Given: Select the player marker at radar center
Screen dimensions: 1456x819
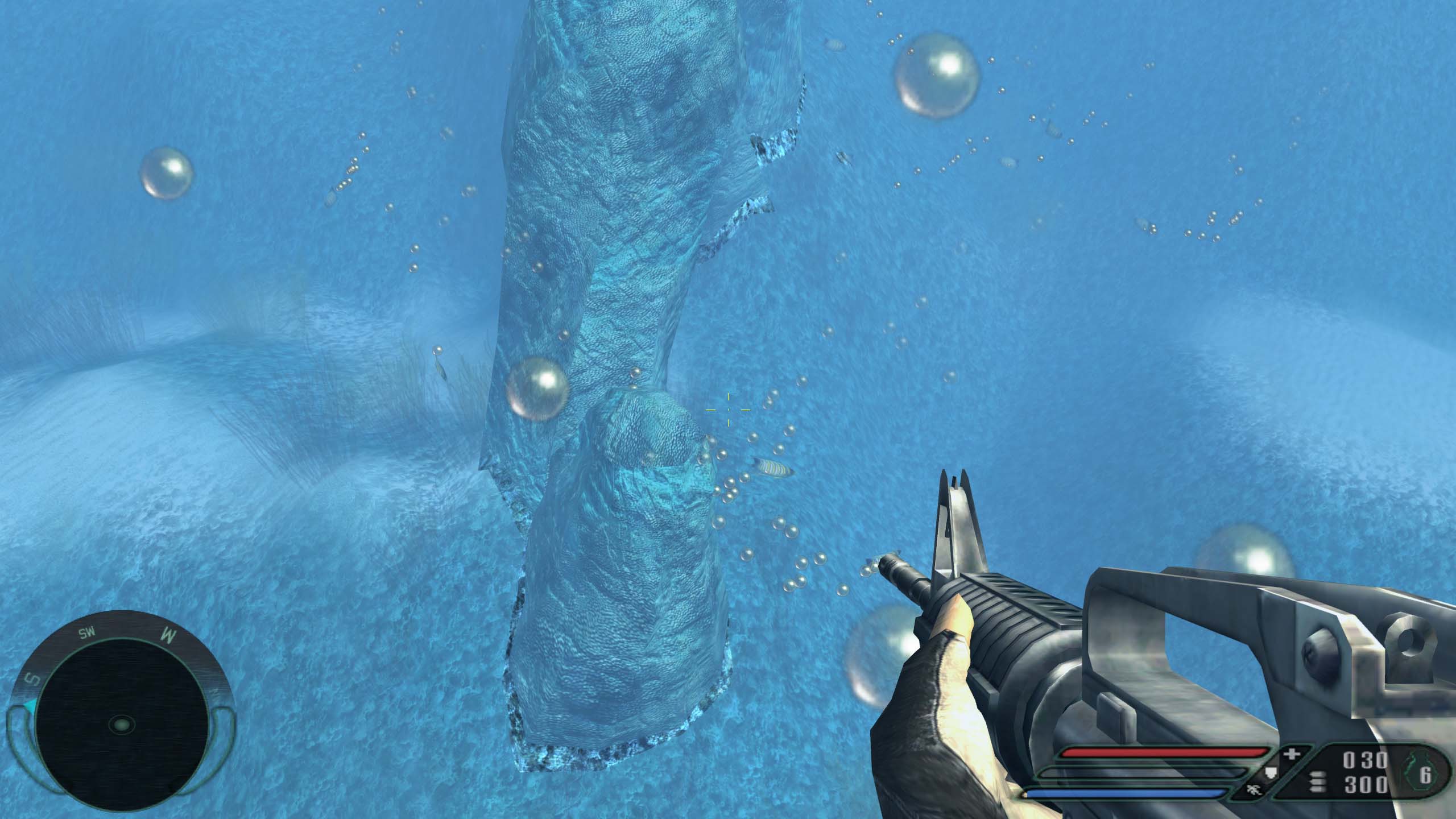Looking at the screenshot, I should [x=121, y=725].
